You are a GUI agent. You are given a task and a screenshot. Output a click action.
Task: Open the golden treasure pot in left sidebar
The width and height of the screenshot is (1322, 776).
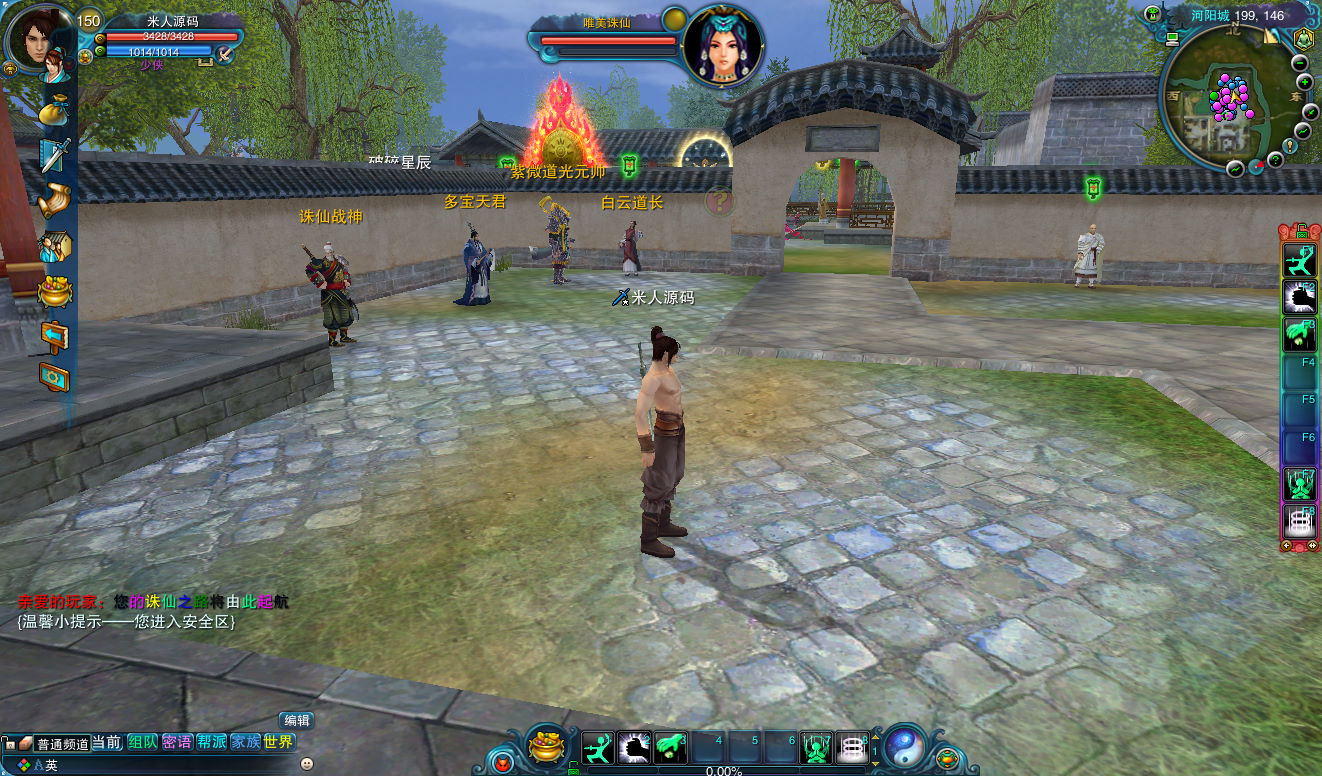click(54, 291)
